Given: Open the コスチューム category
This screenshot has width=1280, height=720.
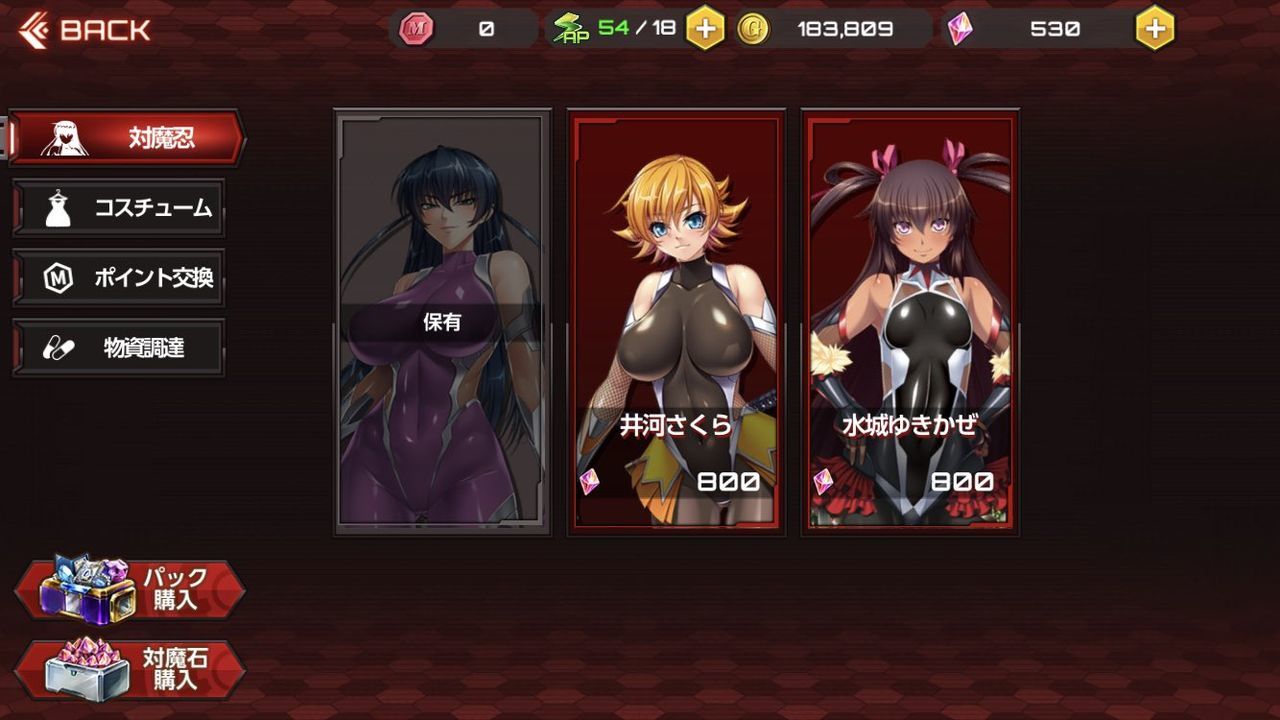Looking at the screenshot, I should 120,208.
